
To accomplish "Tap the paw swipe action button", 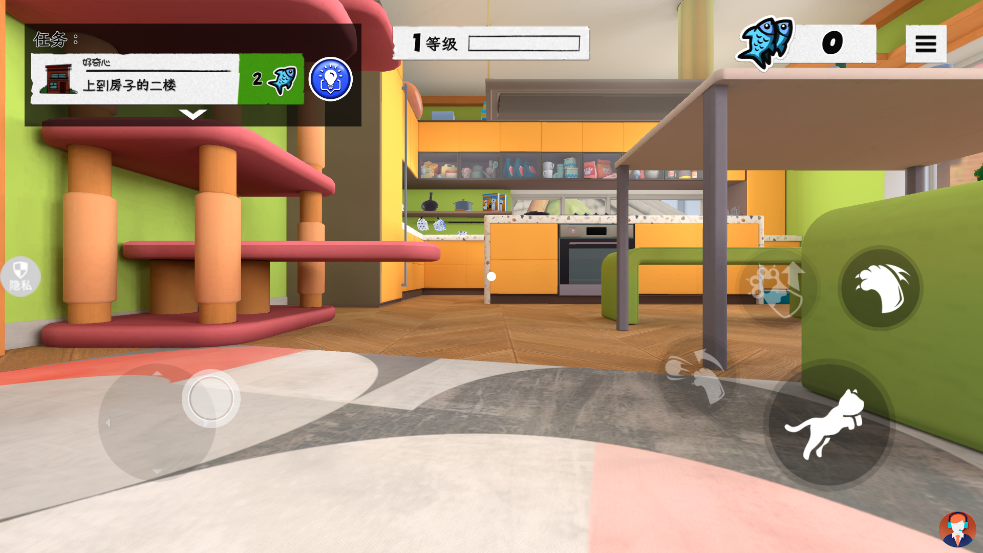I will coord(697,377).
